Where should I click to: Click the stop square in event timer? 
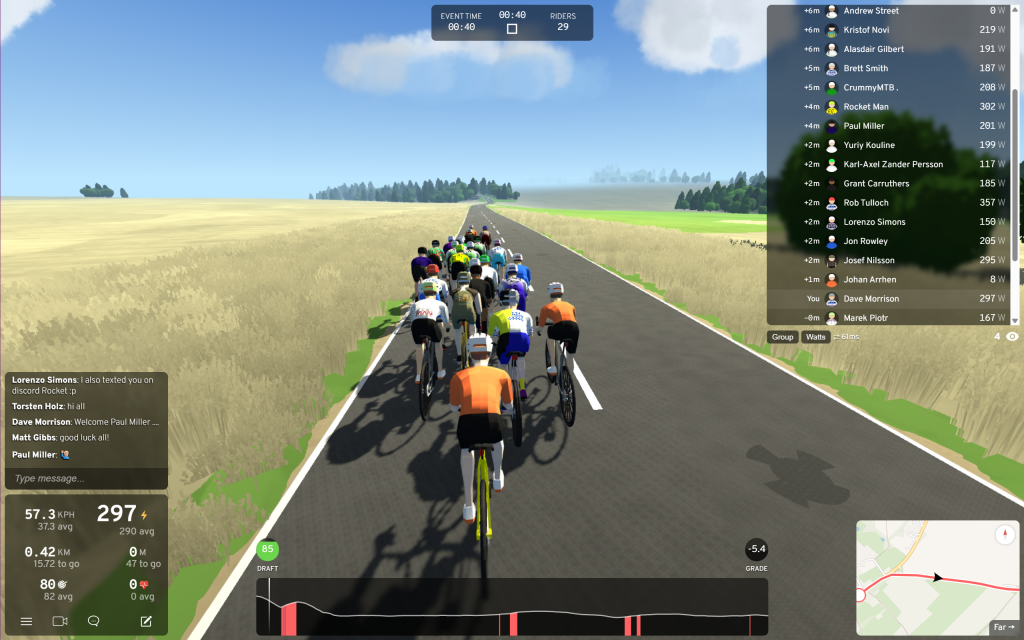pyautogui.click(x=512, y=29)
